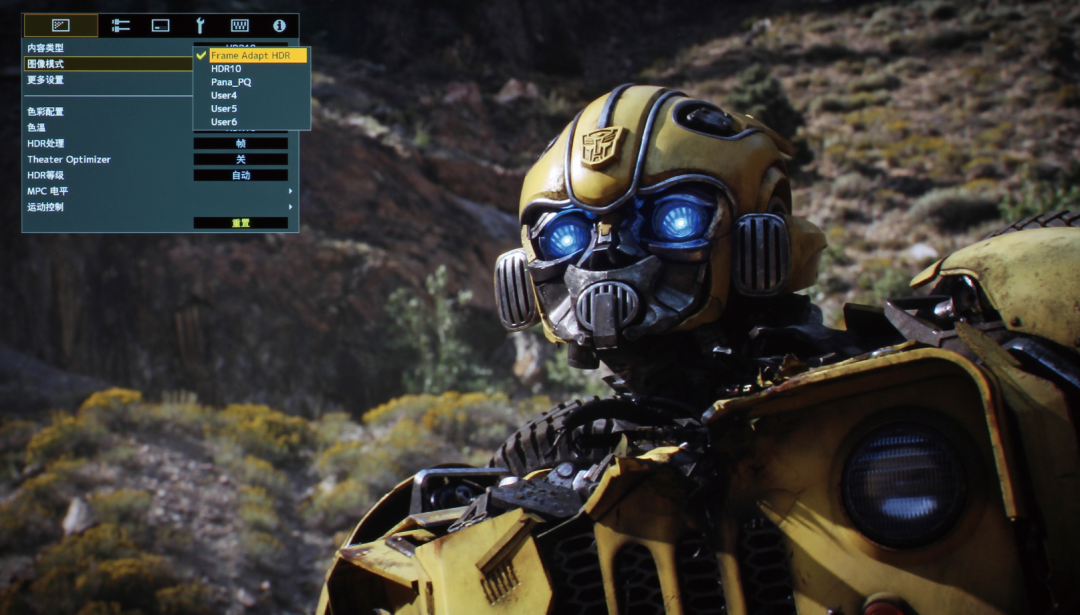Select the Frame Adapt HDR picture mode
1080x615 pixels.
[251, 55]
